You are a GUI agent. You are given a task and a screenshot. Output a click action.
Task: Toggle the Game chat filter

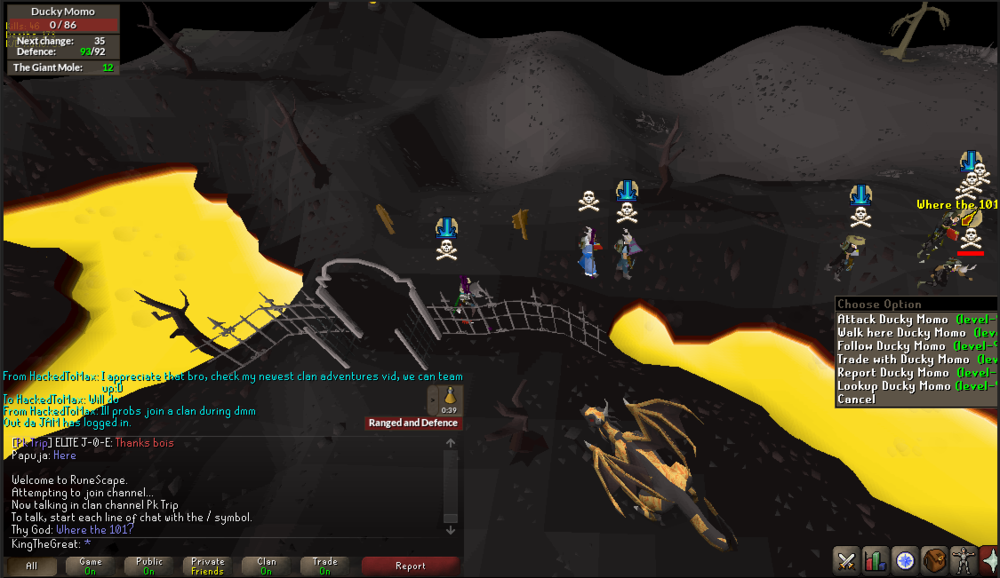[x=91, y=566]
